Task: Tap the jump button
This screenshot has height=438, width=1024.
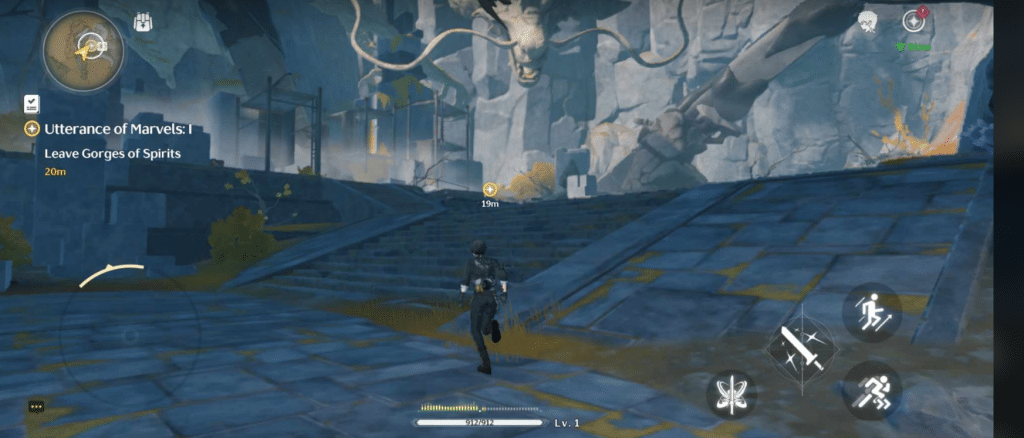Action: tap(871, 312)
